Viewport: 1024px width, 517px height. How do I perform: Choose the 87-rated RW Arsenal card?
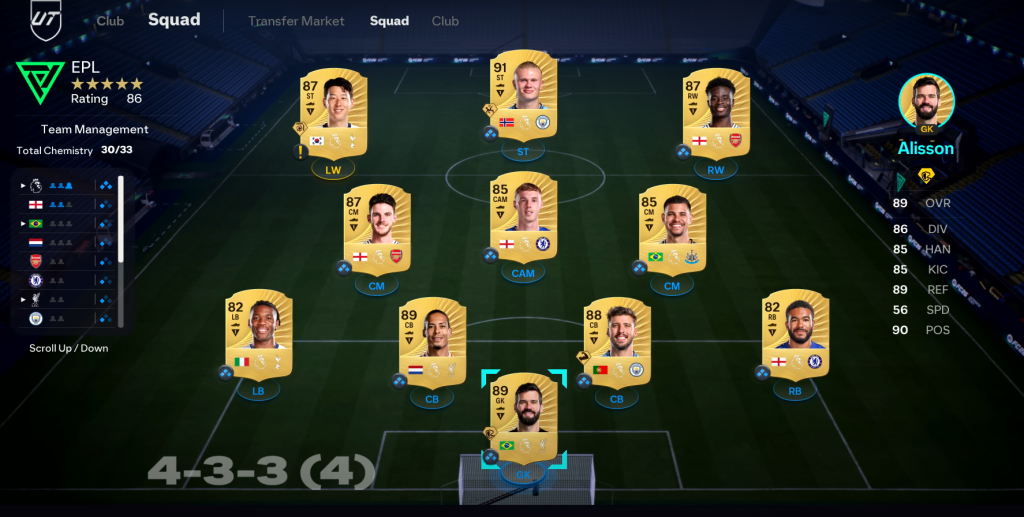click(715, 110)
